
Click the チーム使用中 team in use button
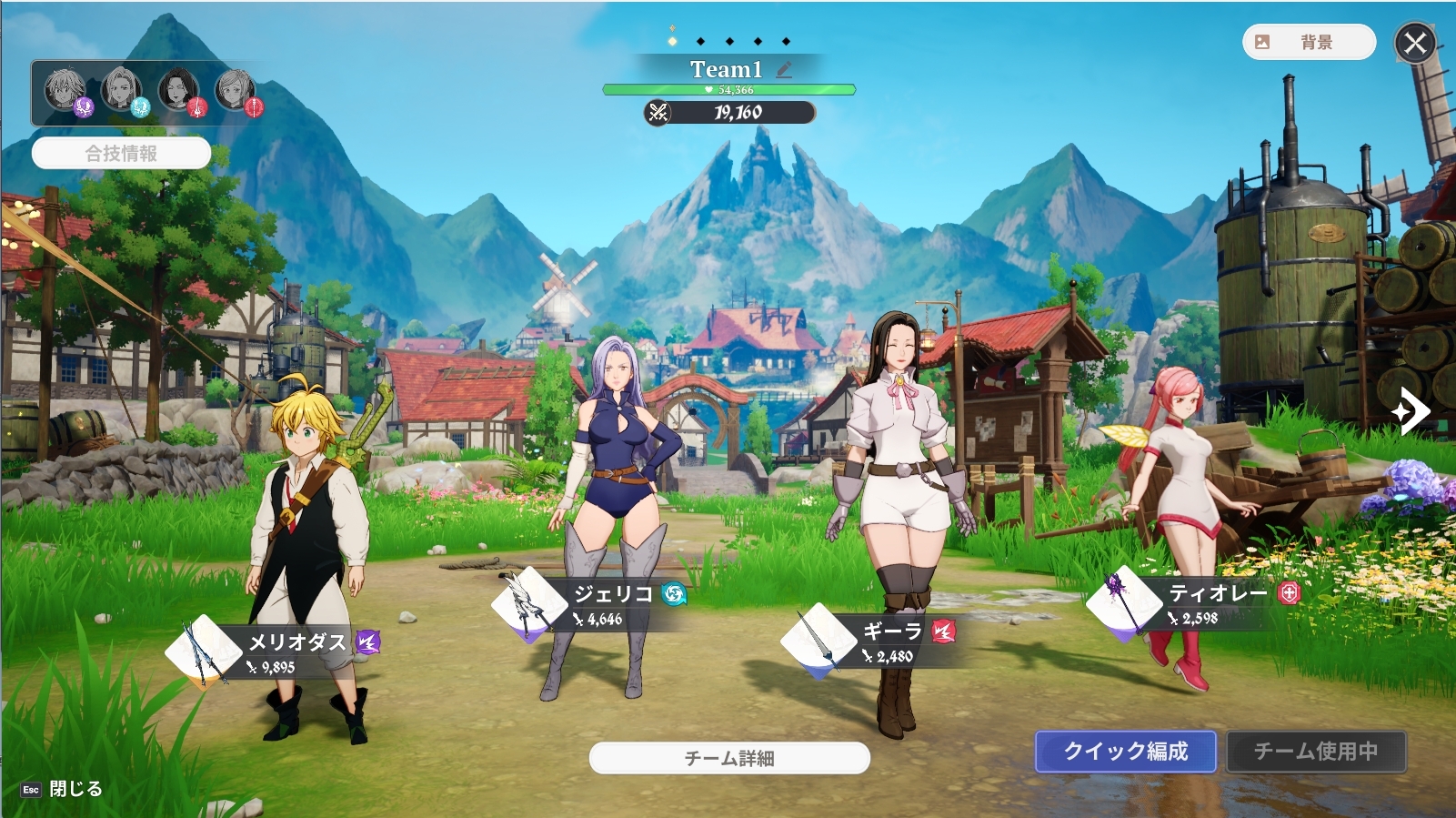1315,752
